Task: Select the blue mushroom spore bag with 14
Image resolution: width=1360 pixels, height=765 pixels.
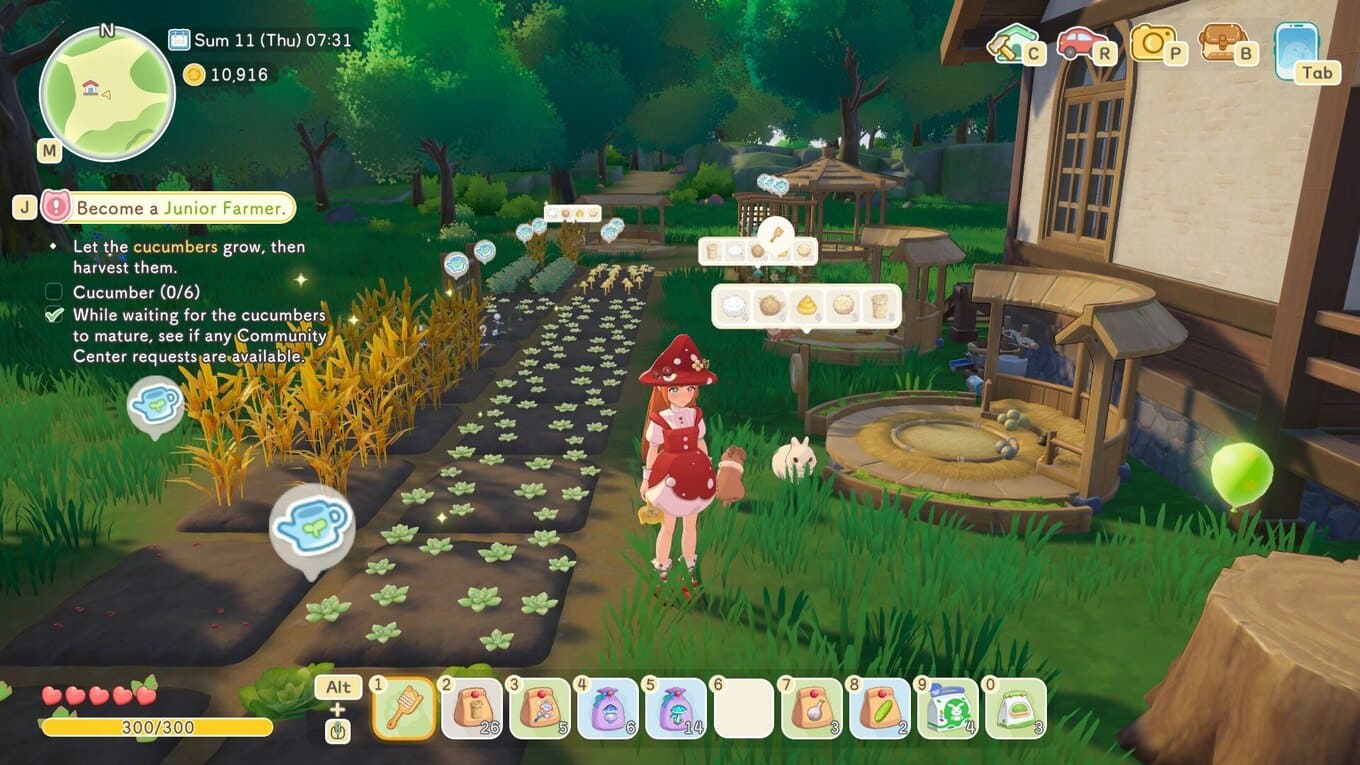Action: tap(676, 708)
